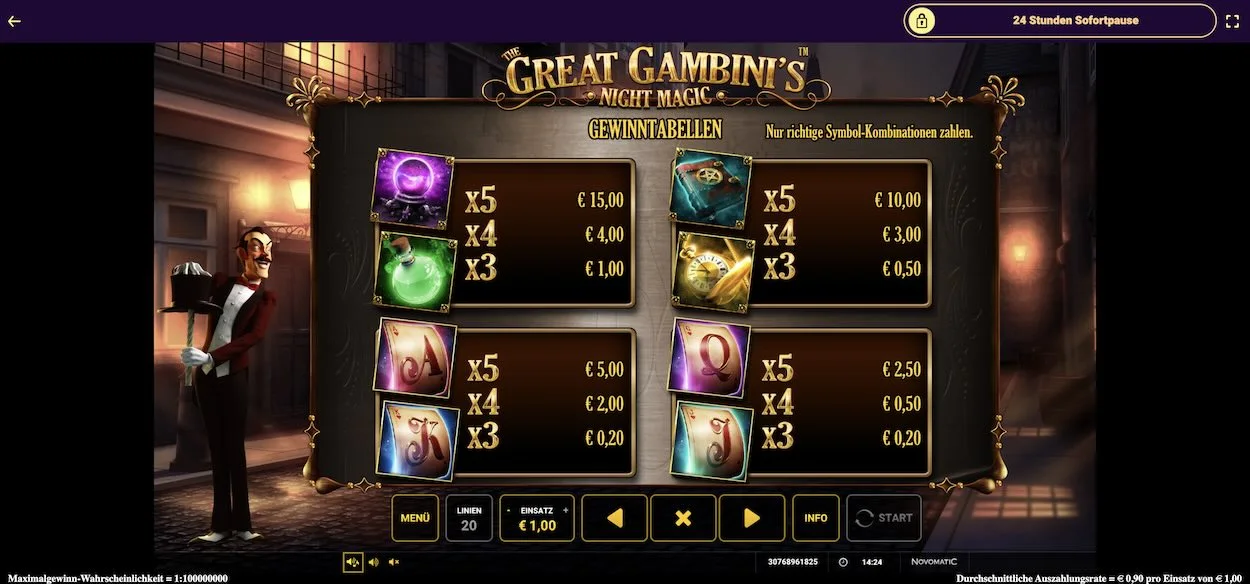Decrease the Einsatz bet with minus
This screenshot has width=1250, height=584.
point(509,510)
